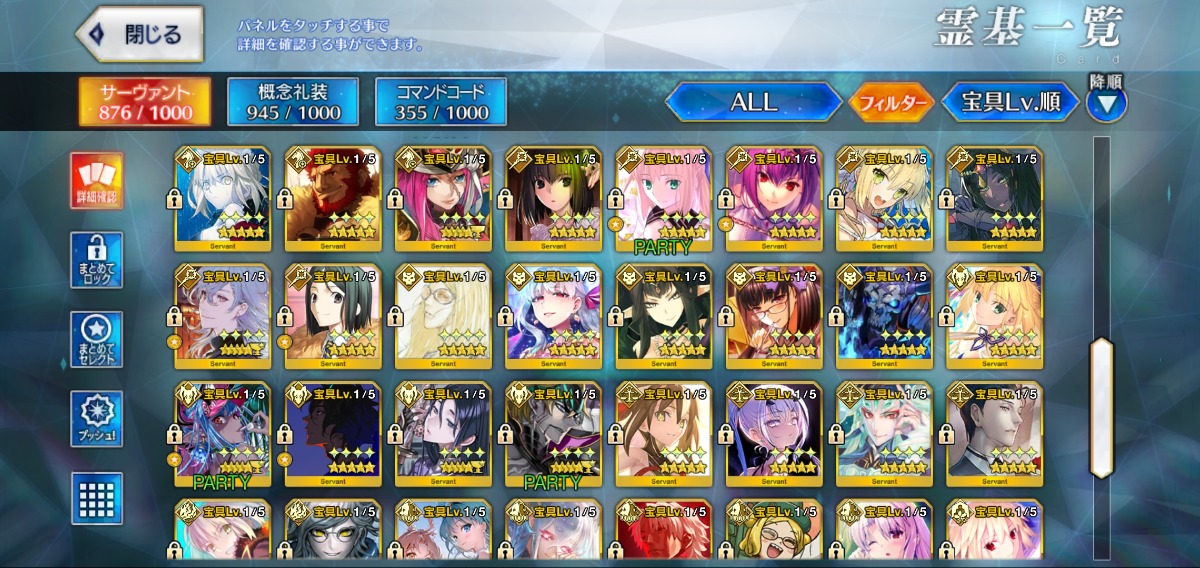The width and height of the screenshot is (1200, 568).
Task: Choose the まとめてロック bulk lock button
Action: [97, 260]
